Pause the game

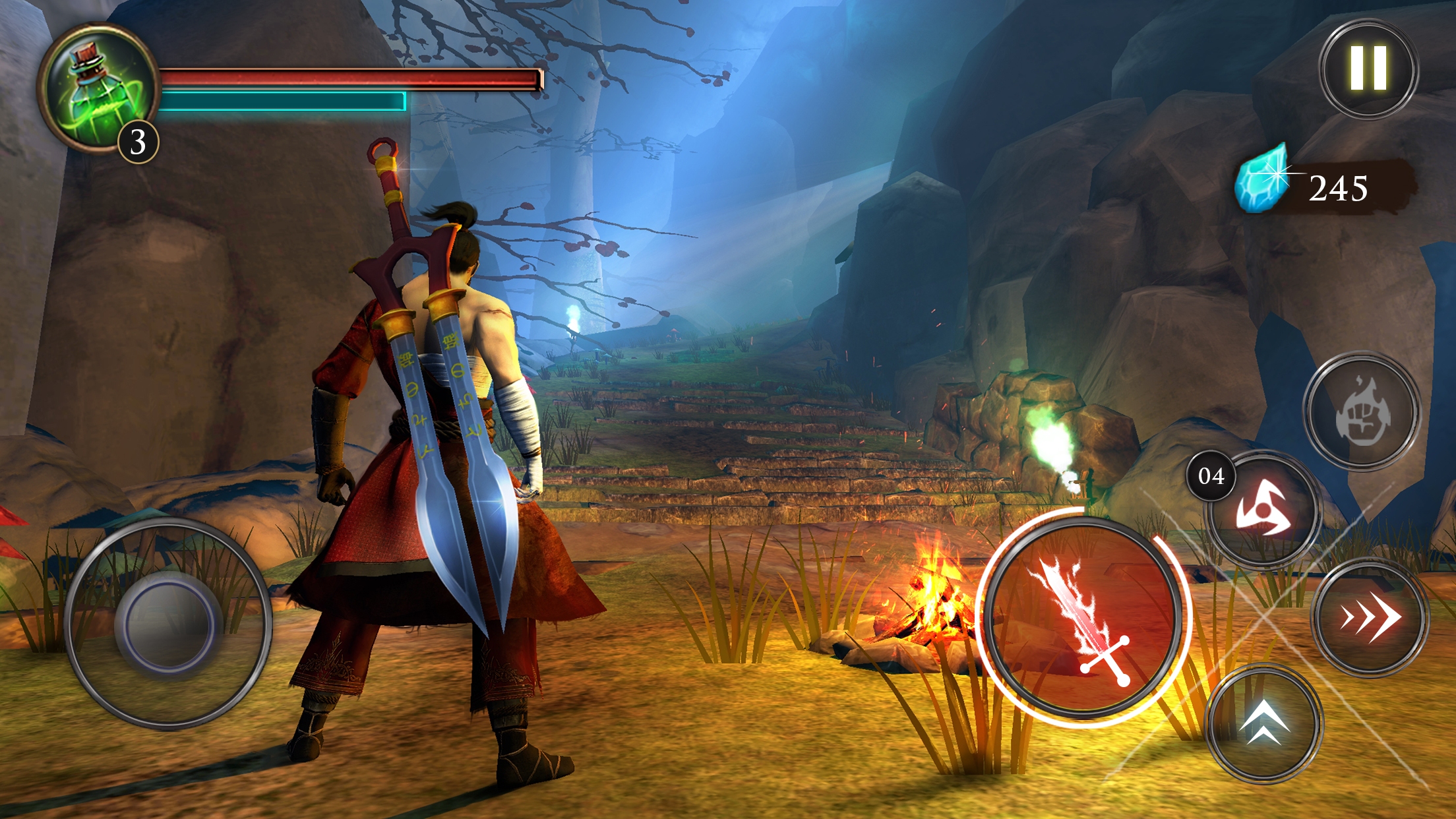[1368, 69]
